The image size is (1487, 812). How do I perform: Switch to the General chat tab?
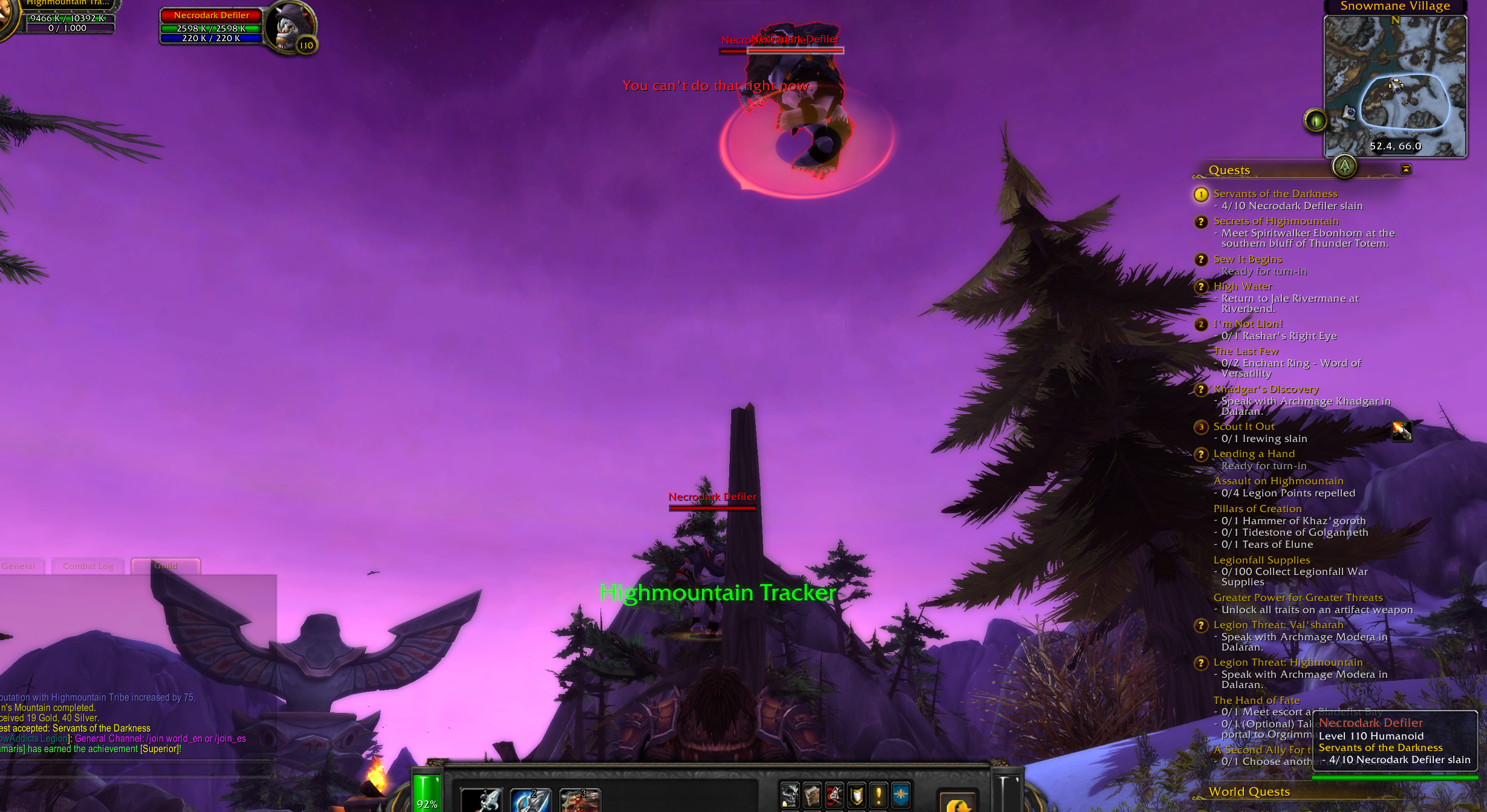19,567
